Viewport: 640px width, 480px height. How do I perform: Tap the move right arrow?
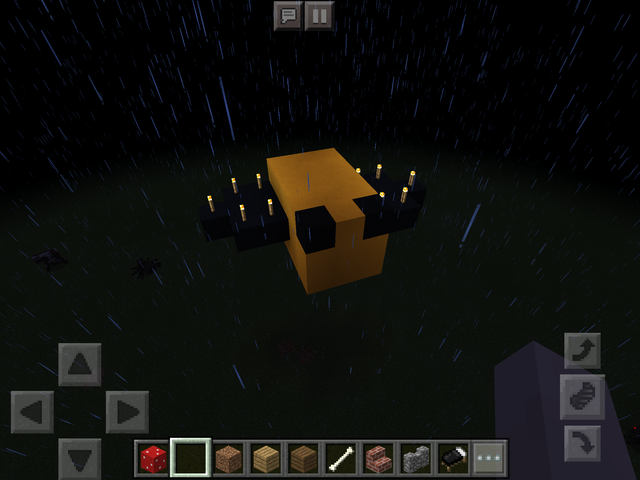pyautogui.click(x=127, y=412)
